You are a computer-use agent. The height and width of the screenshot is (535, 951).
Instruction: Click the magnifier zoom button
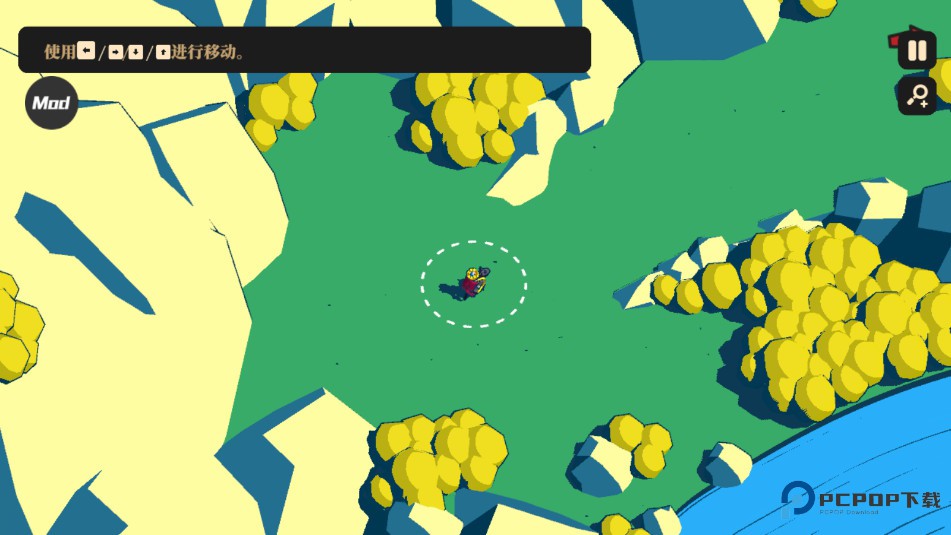pos(917,96)
